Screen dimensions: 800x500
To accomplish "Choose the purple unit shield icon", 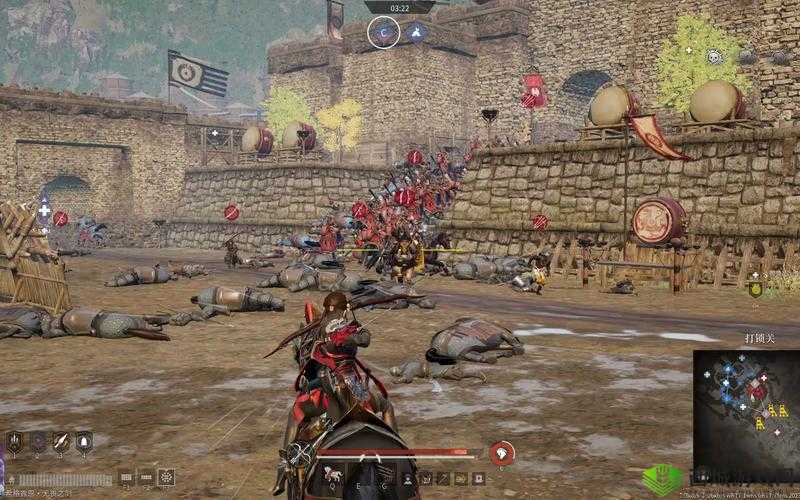I will tap(38, 443).
